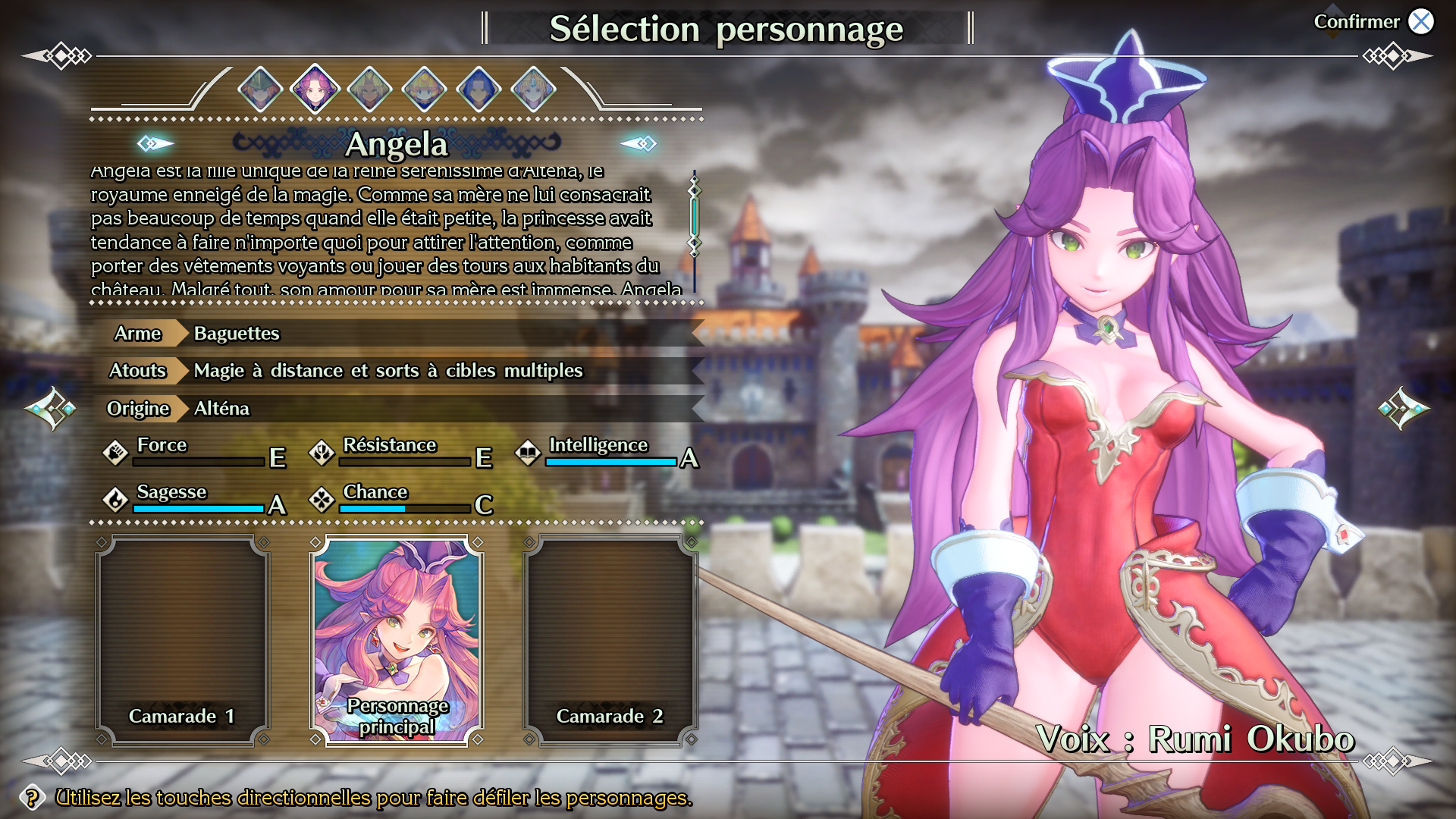Choose Angela's purple-haired portrait
1456x819 pixels.
coord(315,89)
